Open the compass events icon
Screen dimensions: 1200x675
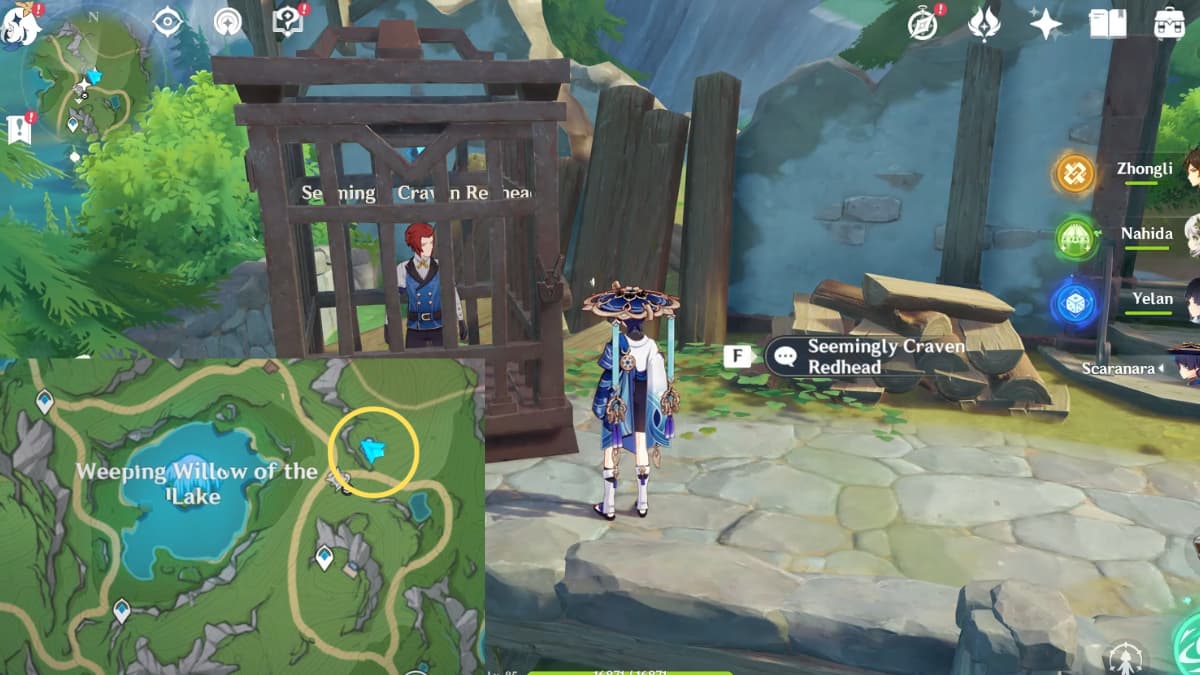(924, 23)
